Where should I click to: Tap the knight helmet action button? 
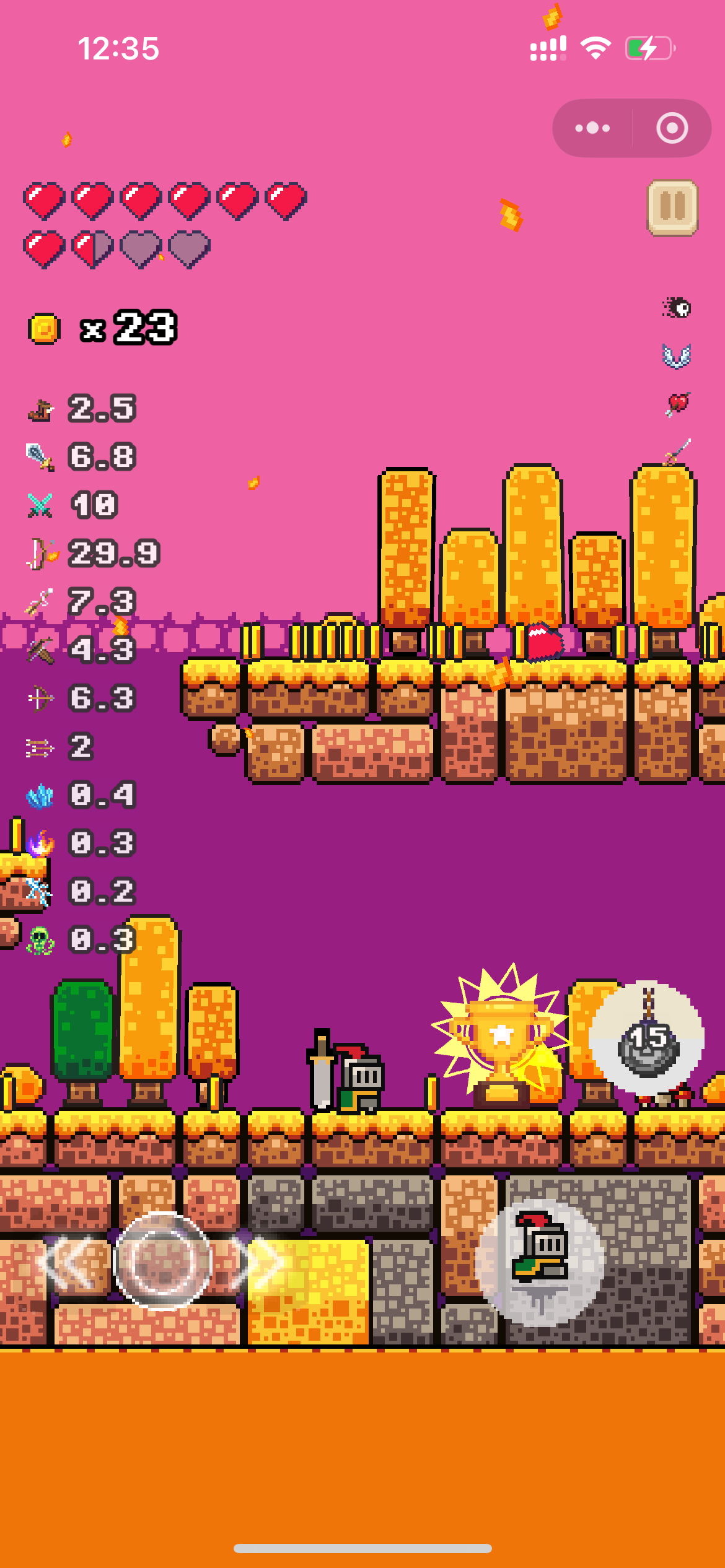pyautogui.click(x=540, y=1261)
